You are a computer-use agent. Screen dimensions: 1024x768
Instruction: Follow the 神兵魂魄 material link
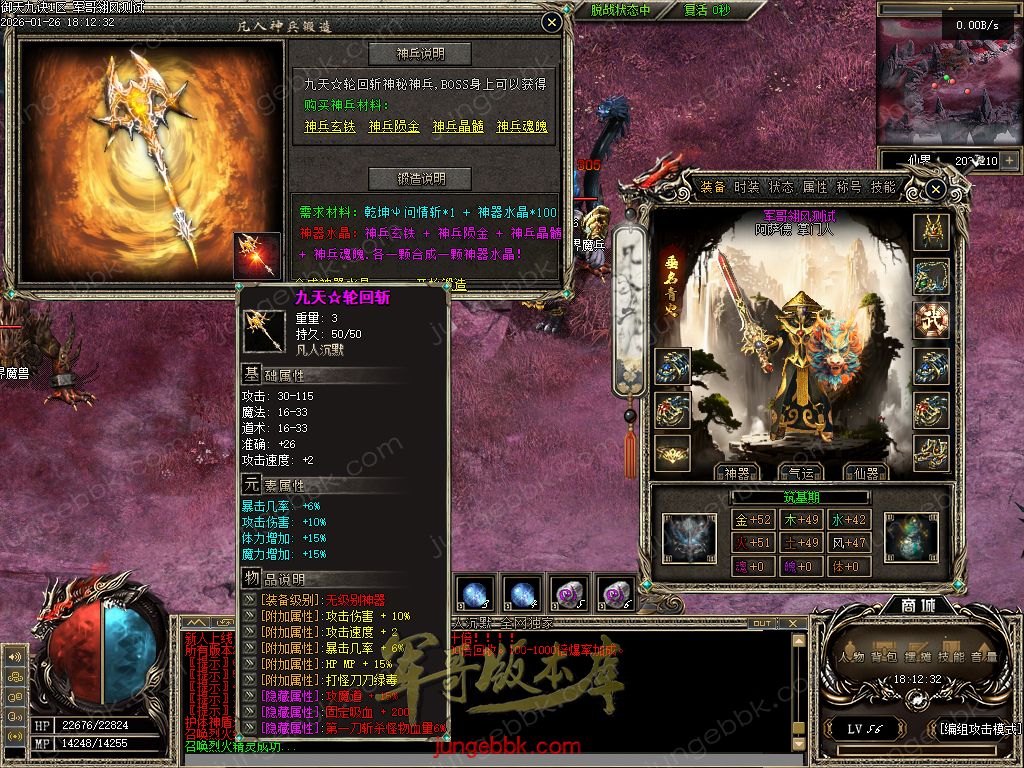coord(522,127)
